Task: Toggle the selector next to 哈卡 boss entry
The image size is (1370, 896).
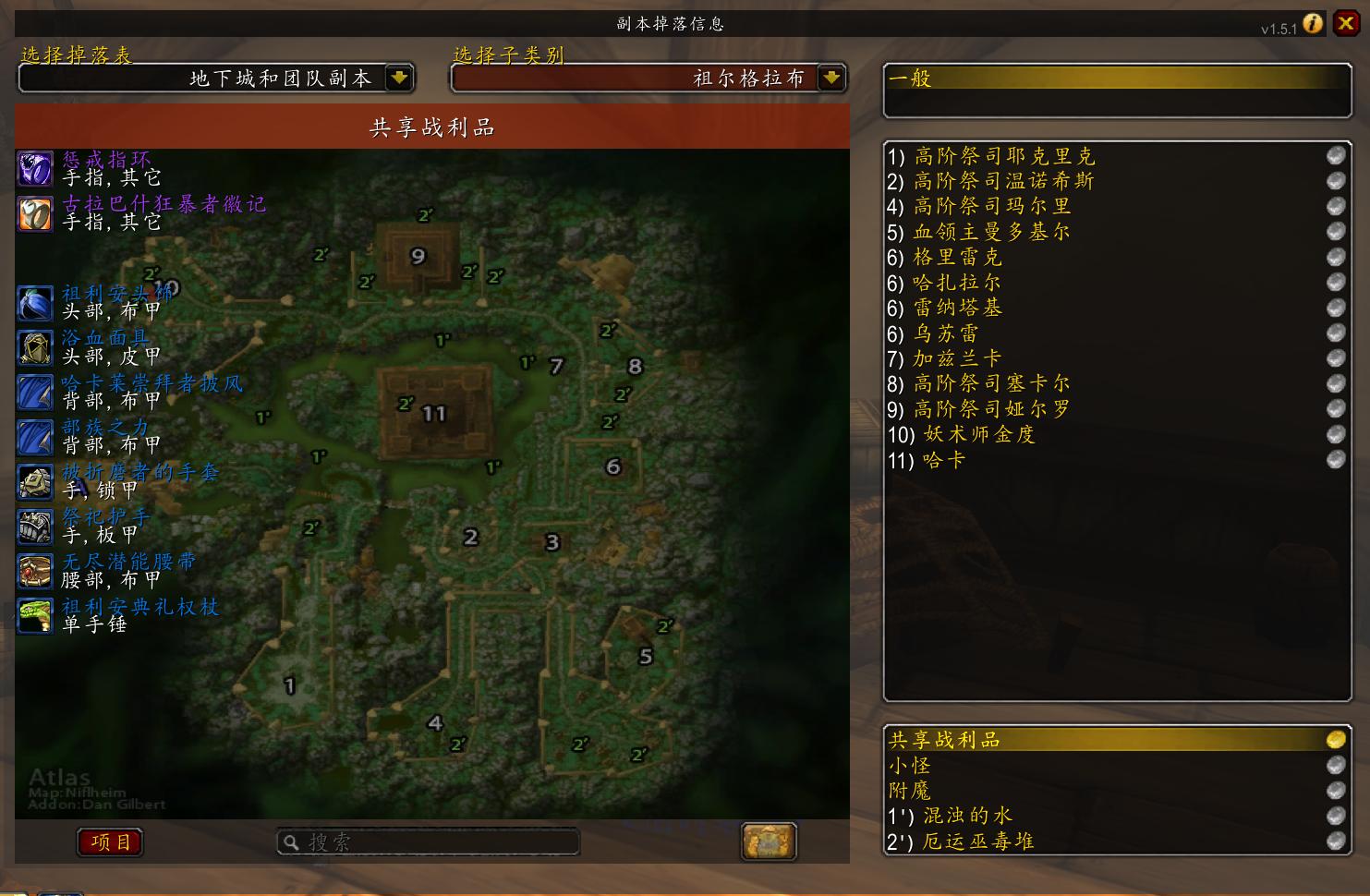Action: [1335, 459]
